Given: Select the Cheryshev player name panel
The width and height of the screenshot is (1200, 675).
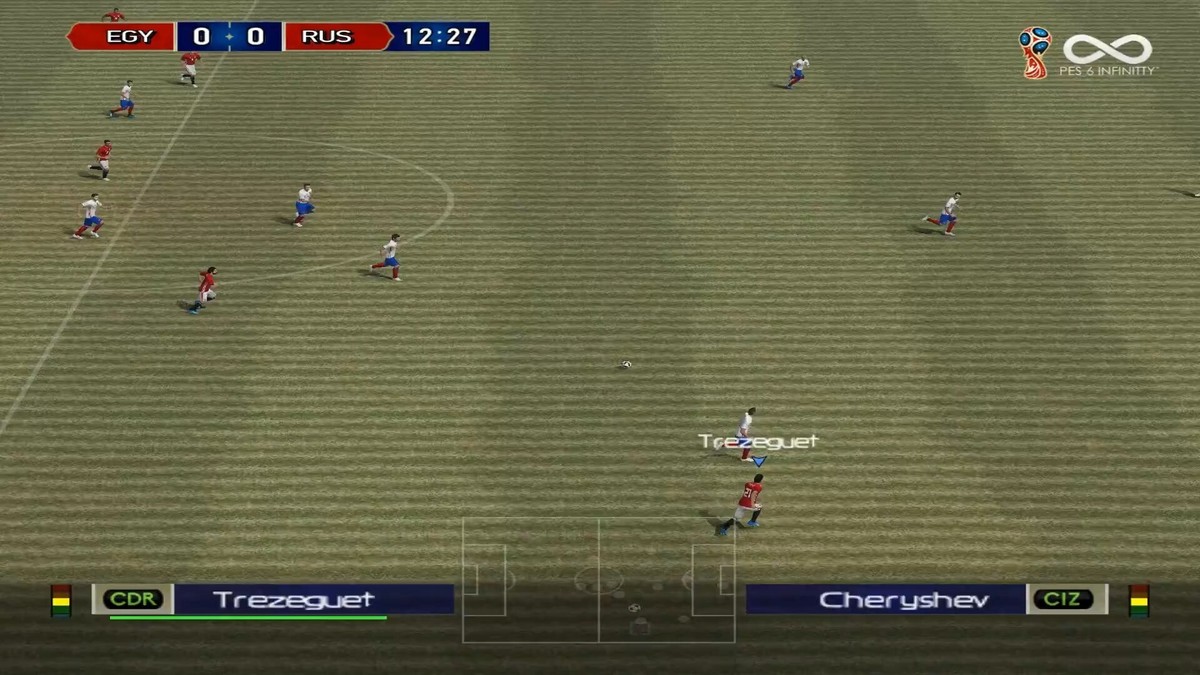Looking at the screenshot, I should [886, 599].
